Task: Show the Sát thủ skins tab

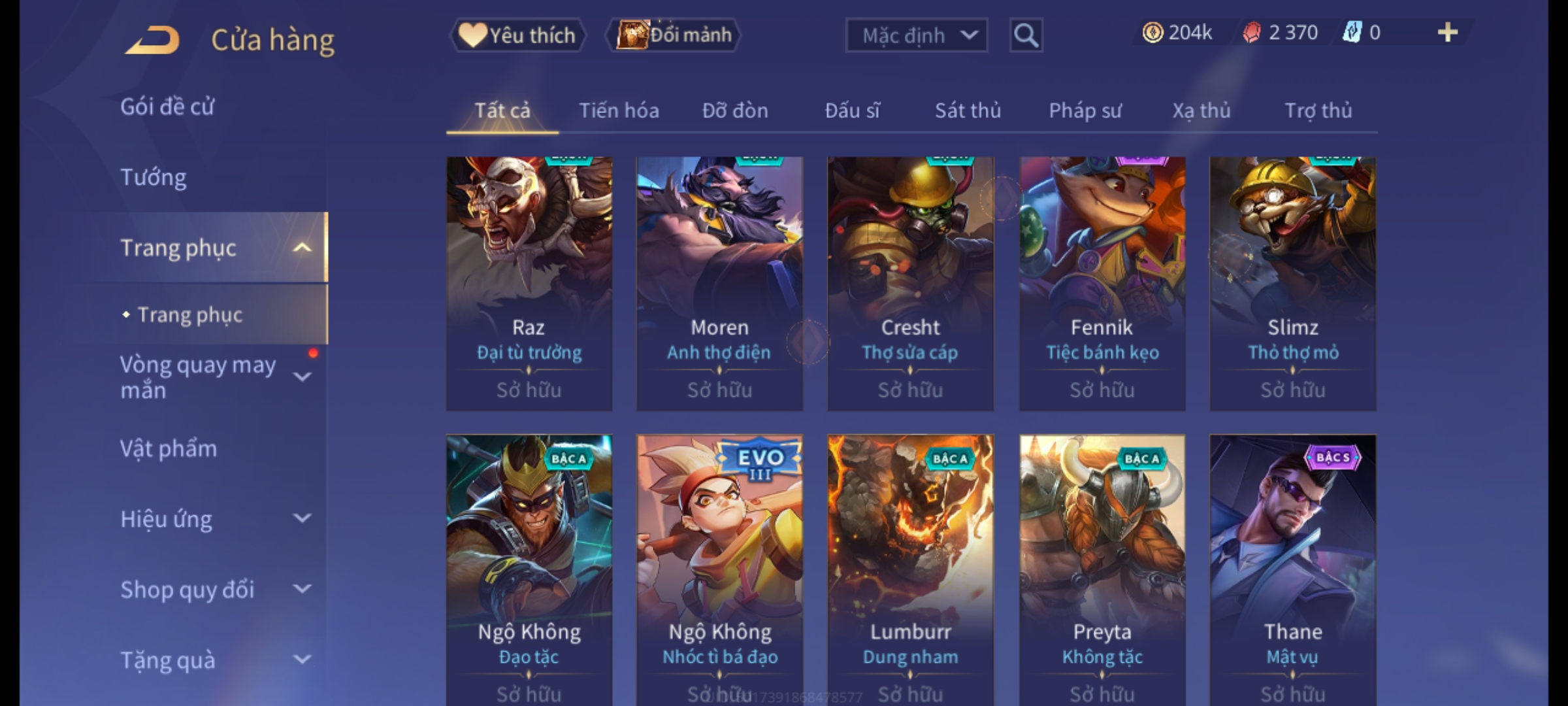Action: point(968,110)
